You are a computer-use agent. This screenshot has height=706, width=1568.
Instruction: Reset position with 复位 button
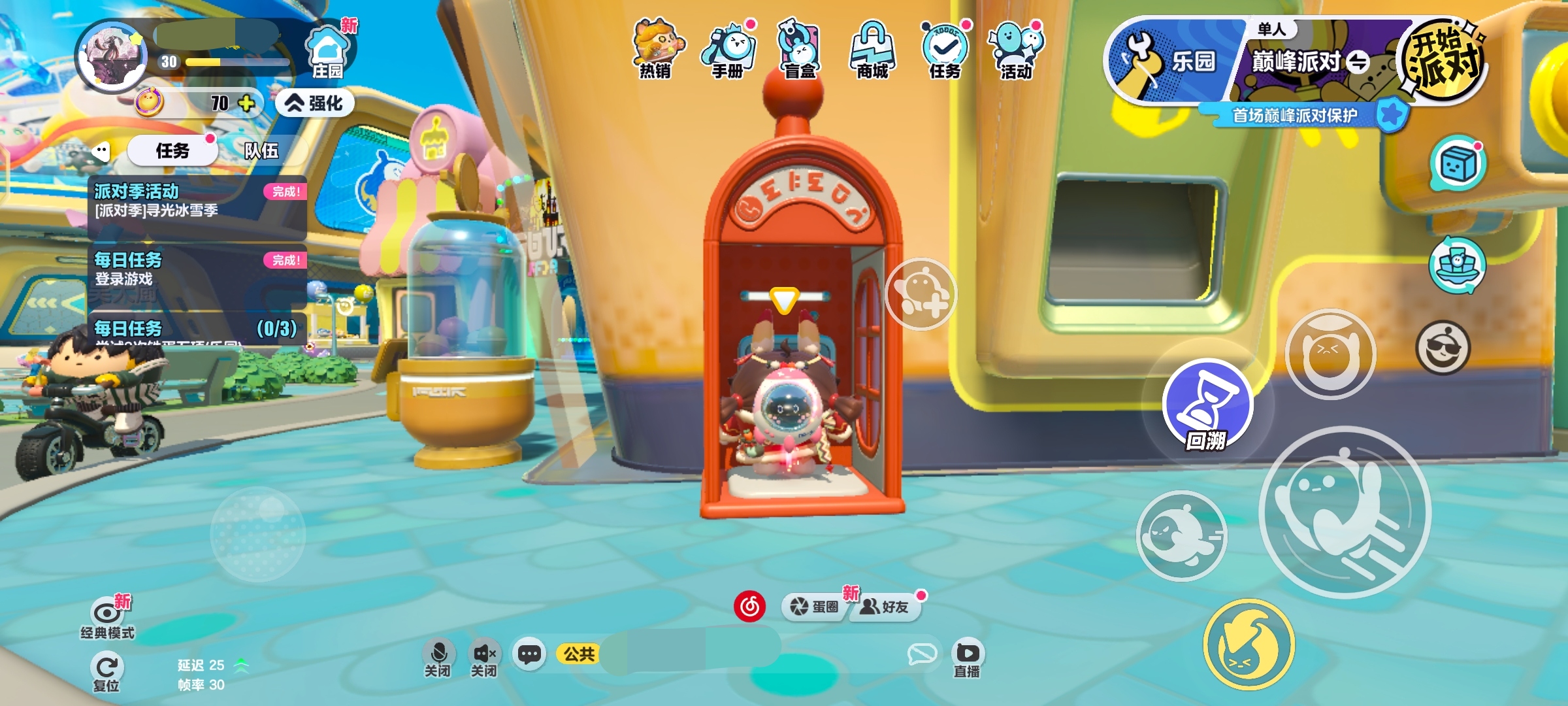106,672
